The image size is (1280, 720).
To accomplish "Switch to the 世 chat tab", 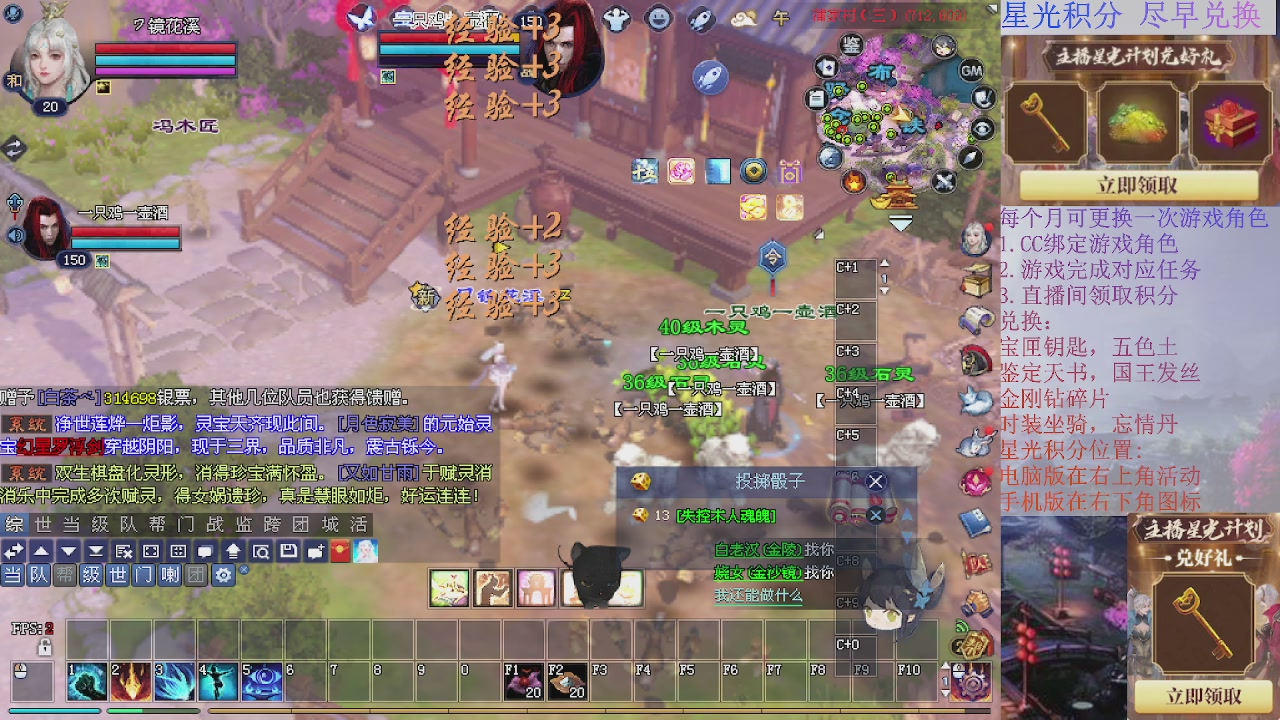I will coord(42,524).
